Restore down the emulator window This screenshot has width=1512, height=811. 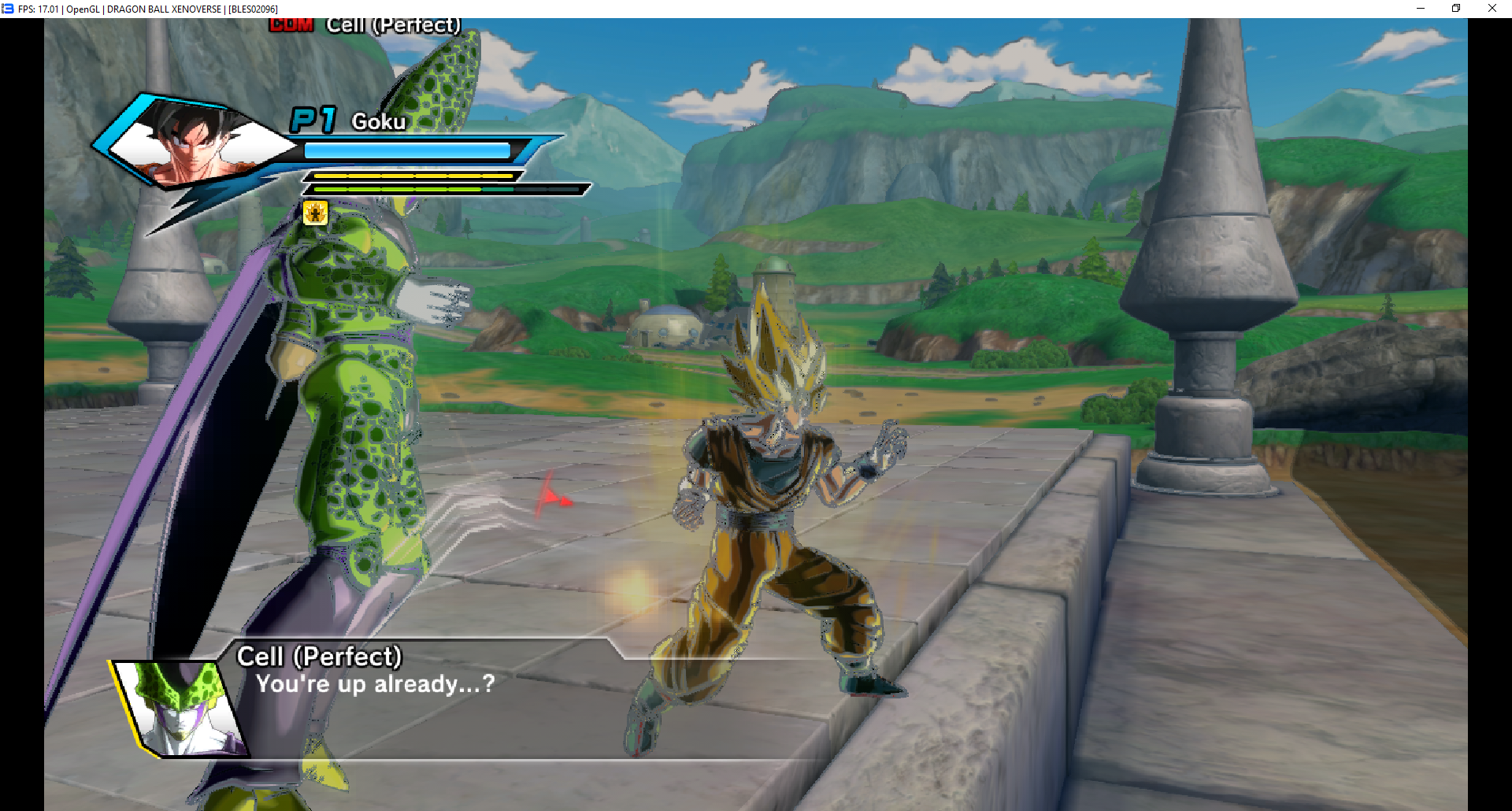coord(1456,9)
